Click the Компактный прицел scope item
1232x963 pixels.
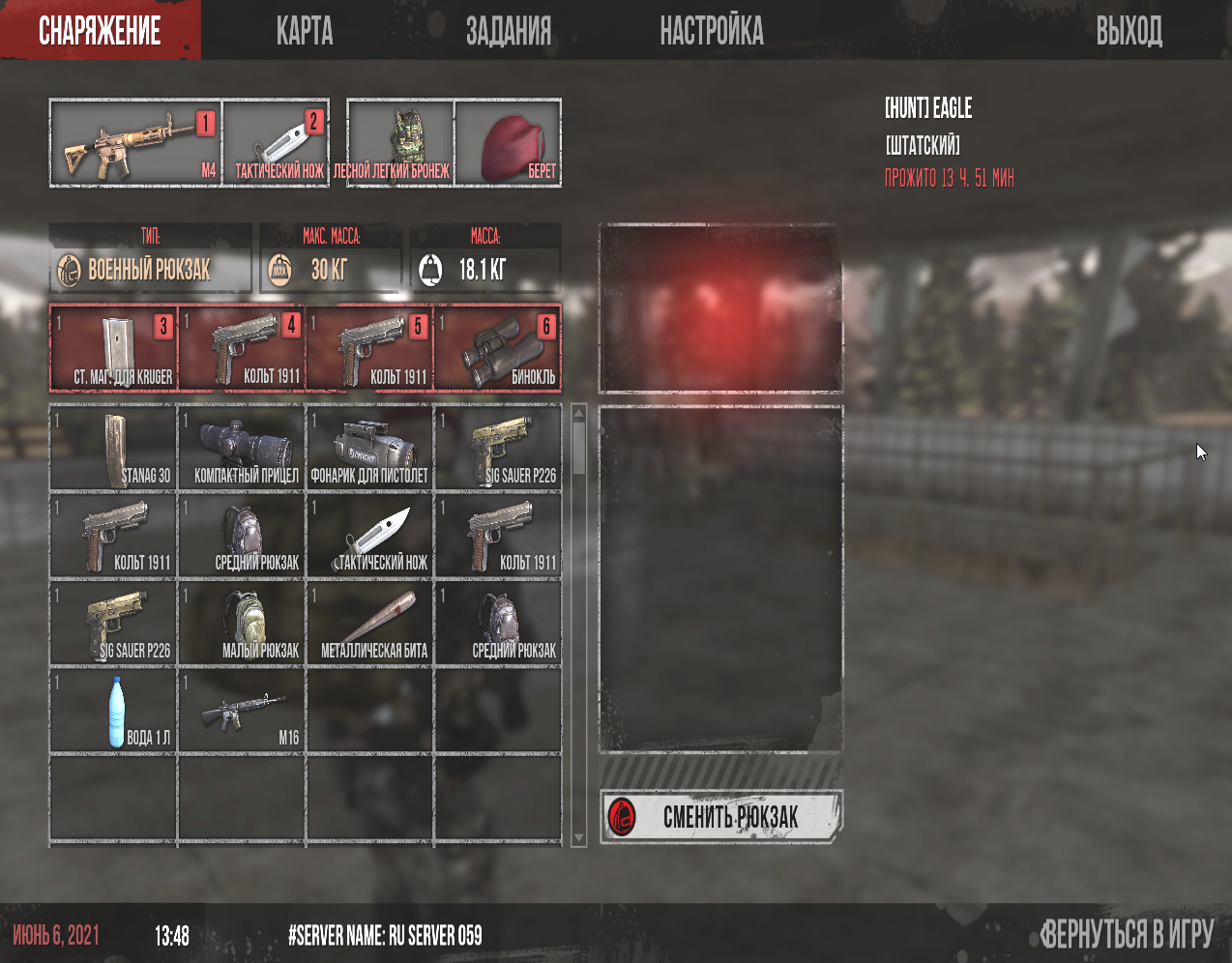243,448
